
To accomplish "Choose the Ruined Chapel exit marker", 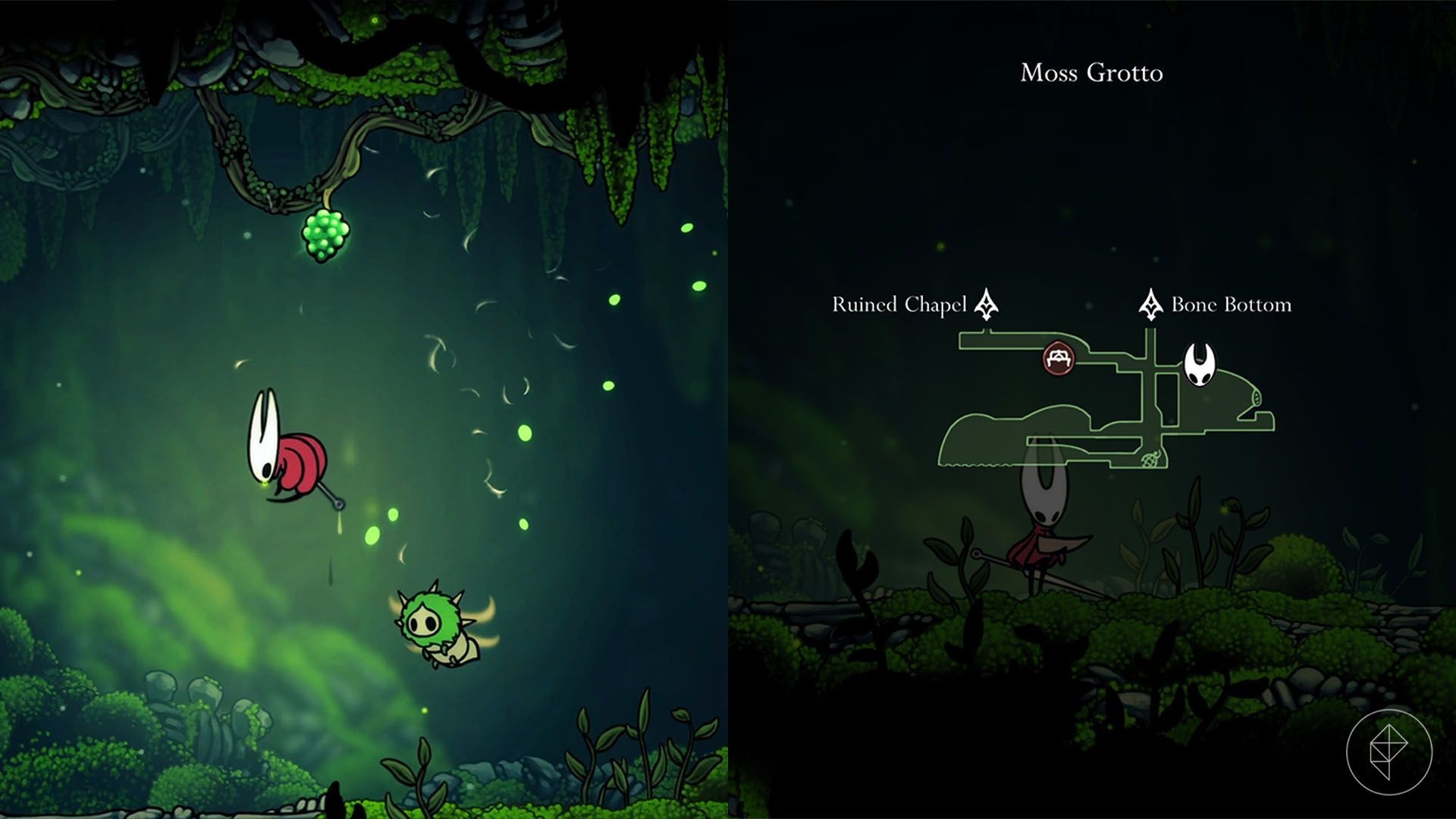I will (986, 304).
